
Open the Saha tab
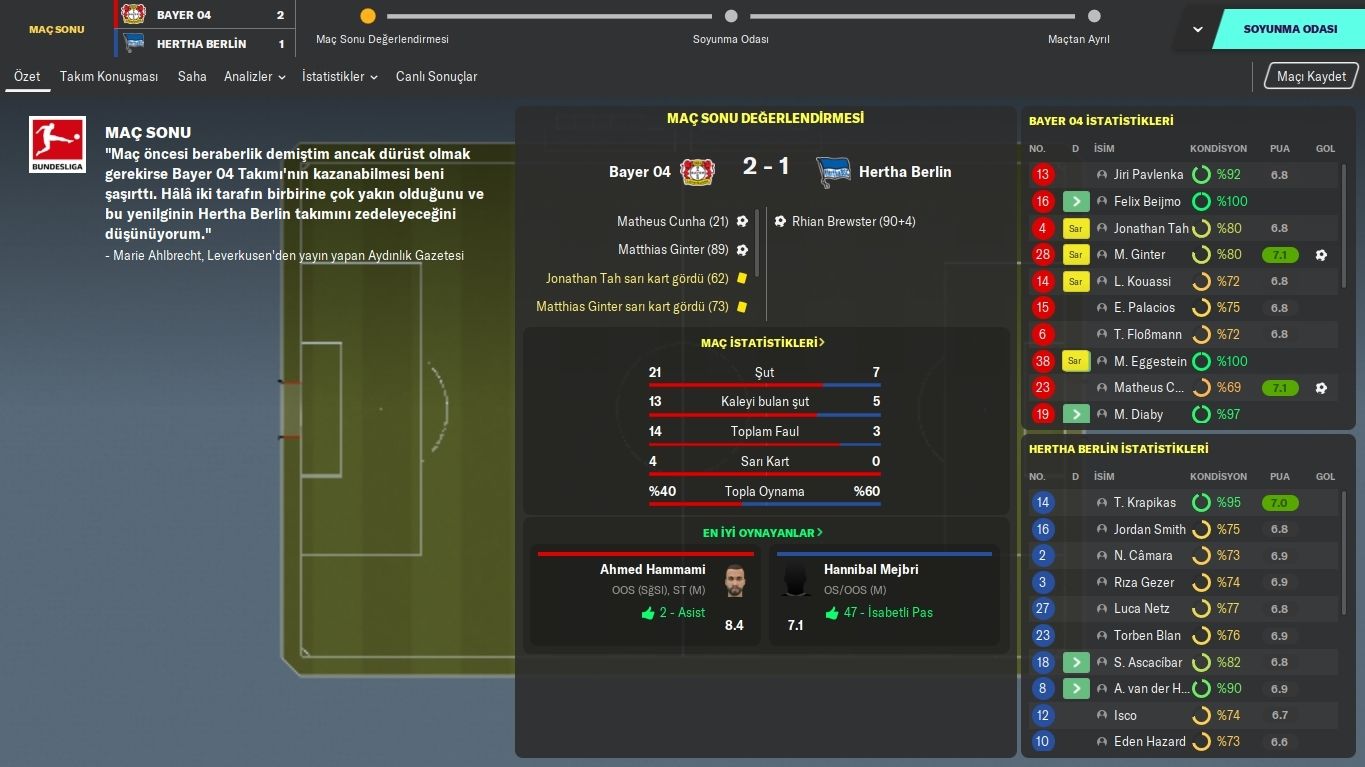click(192, 76)
